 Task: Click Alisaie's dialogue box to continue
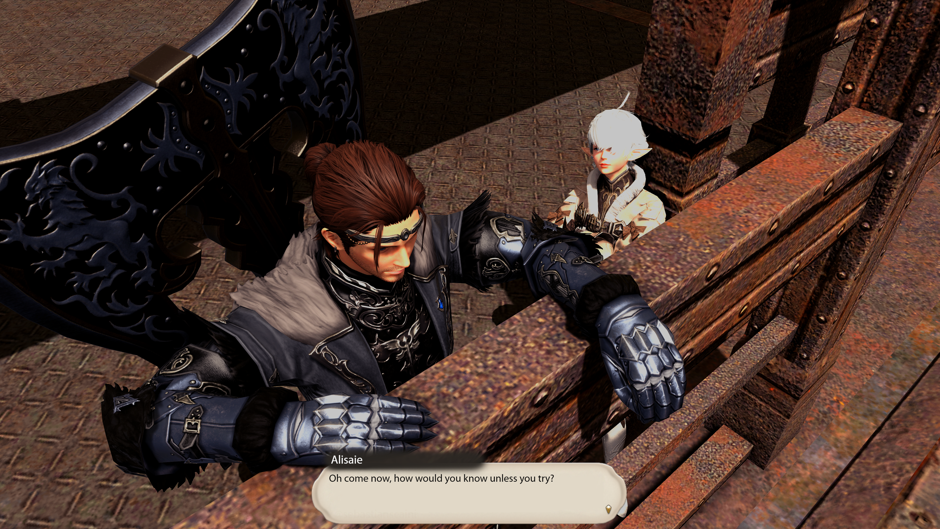(x=468, y=491)
